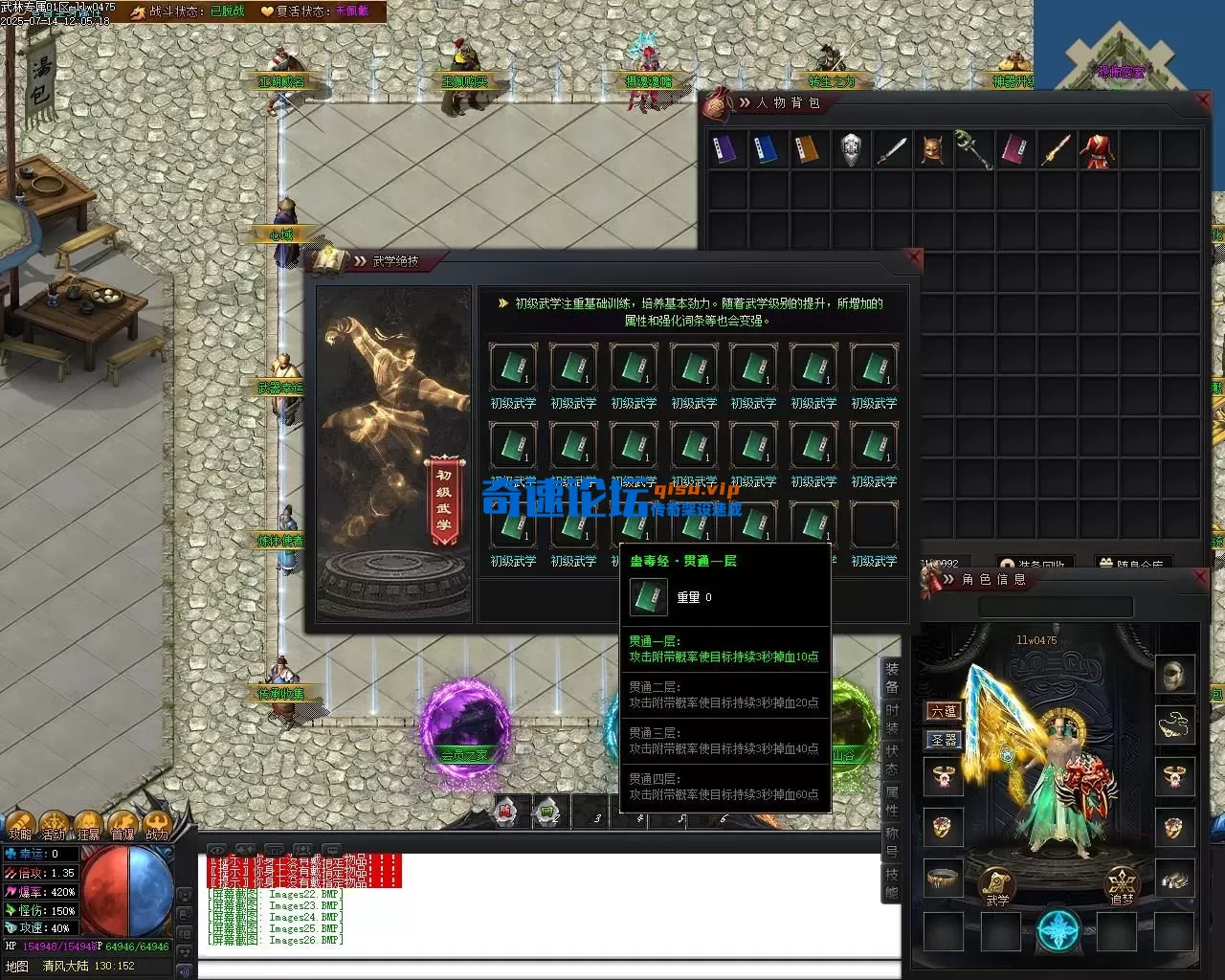1225x980 pixels.
Task: Open the 攻略 guide menu icon
Action: (x=20, y=825)
